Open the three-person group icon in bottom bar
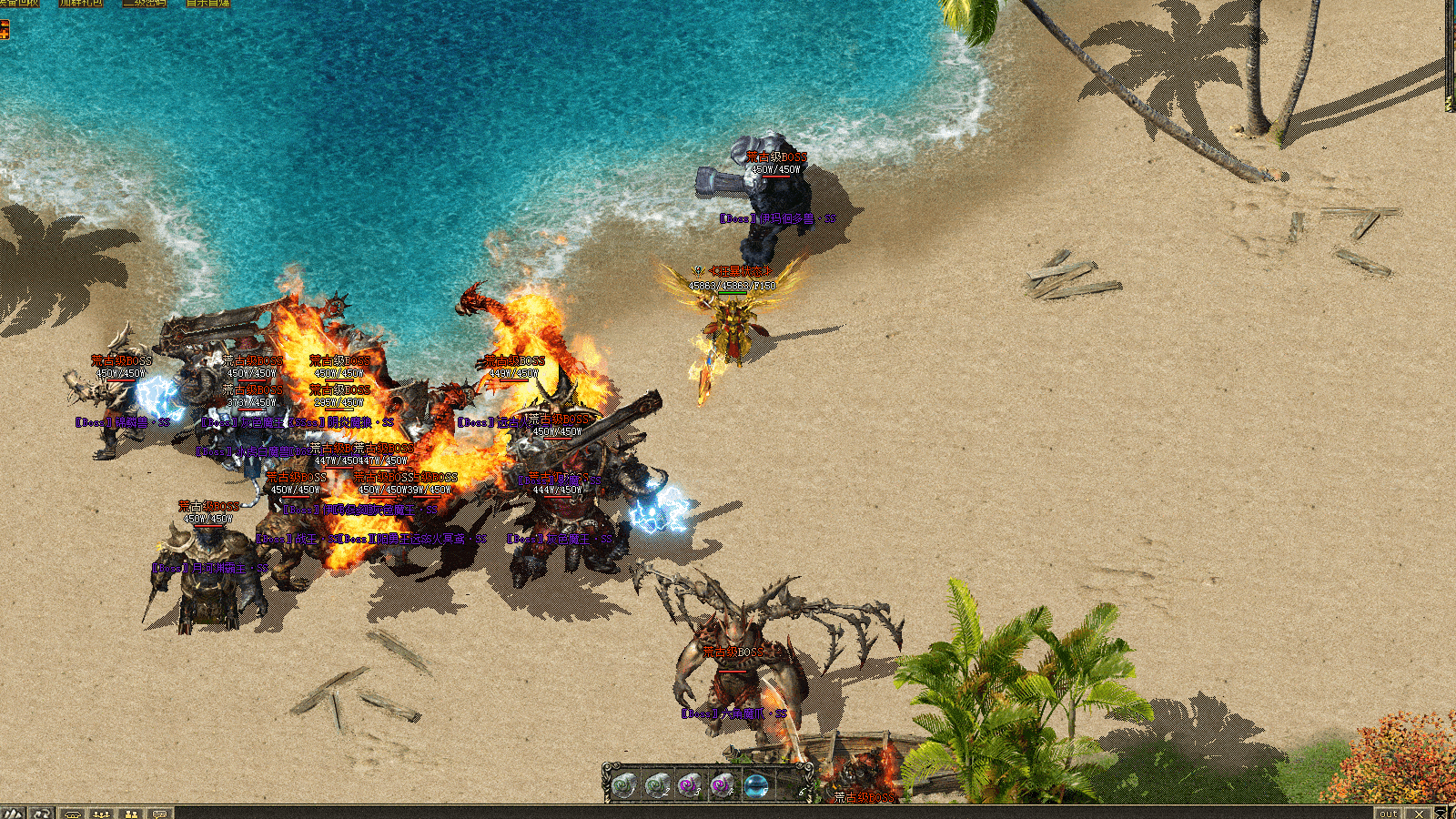The height and width of the screenshot is (819, 1456). click(x=101, y=813)
